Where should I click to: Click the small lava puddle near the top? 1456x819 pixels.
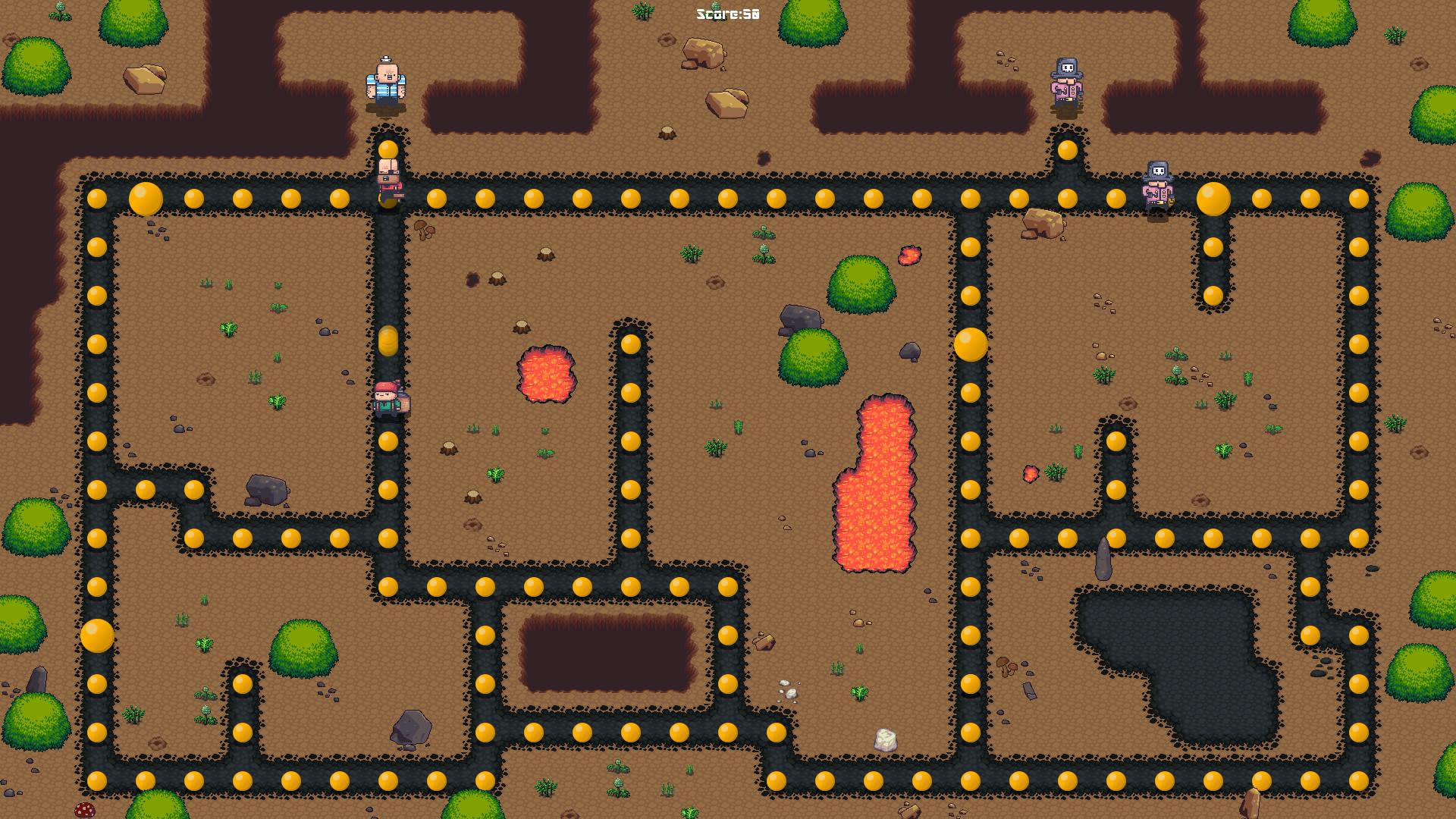point(908,254)
